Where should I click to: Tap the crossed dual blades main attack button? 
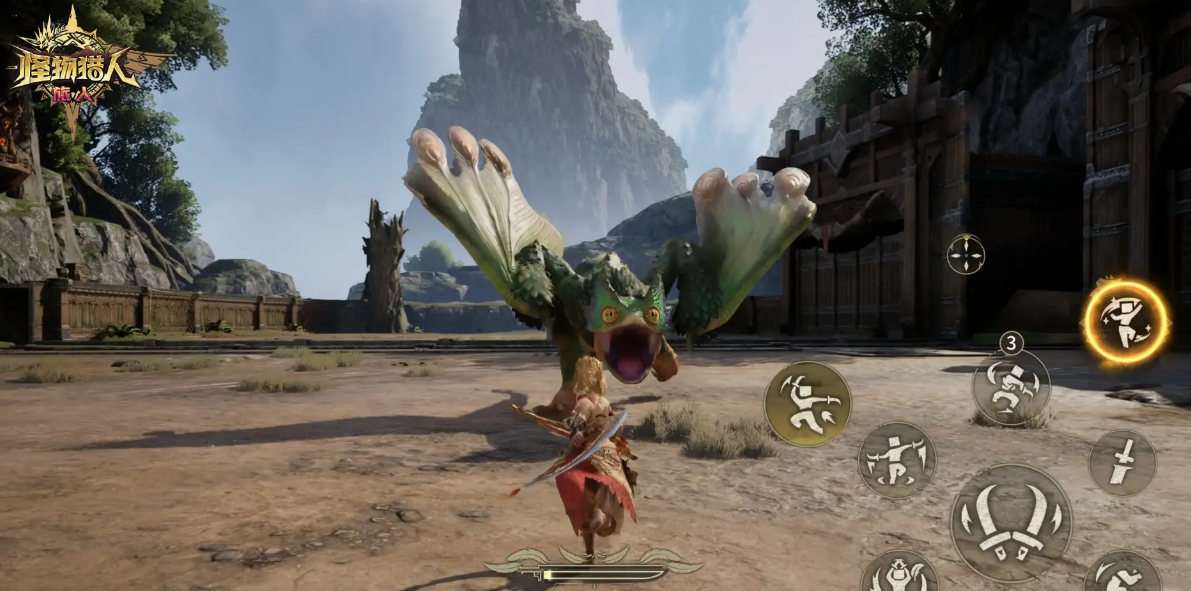pos(1010,522)
